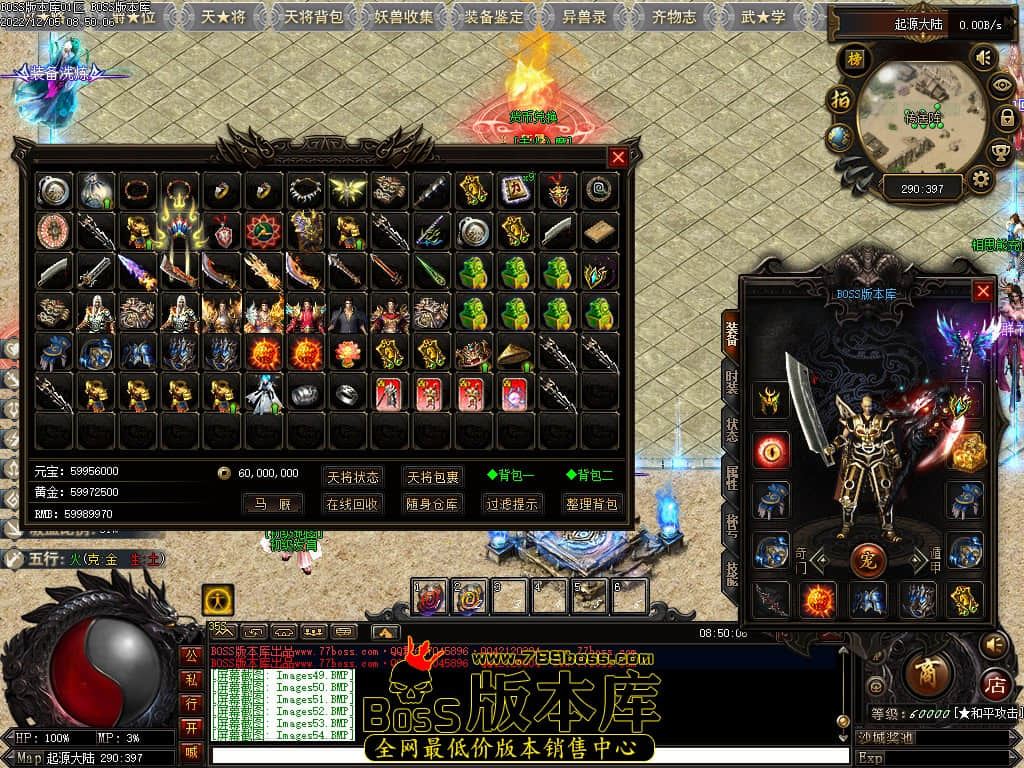1024x768 pixels.
Task: Open the gear settings icon near minimap
Action: point(981,180)
